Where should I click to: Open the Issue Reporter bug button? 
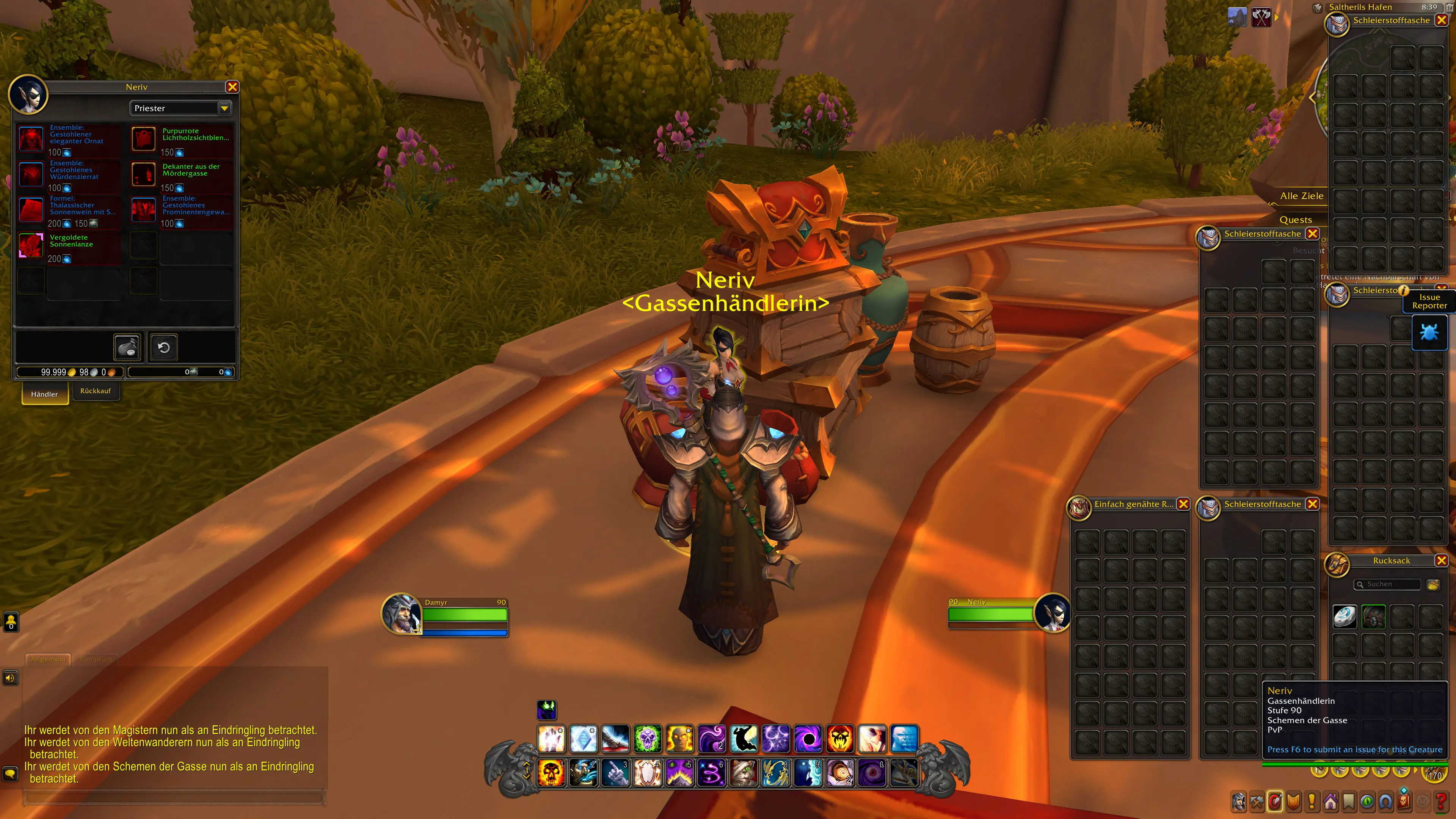tap(1429, 333)
